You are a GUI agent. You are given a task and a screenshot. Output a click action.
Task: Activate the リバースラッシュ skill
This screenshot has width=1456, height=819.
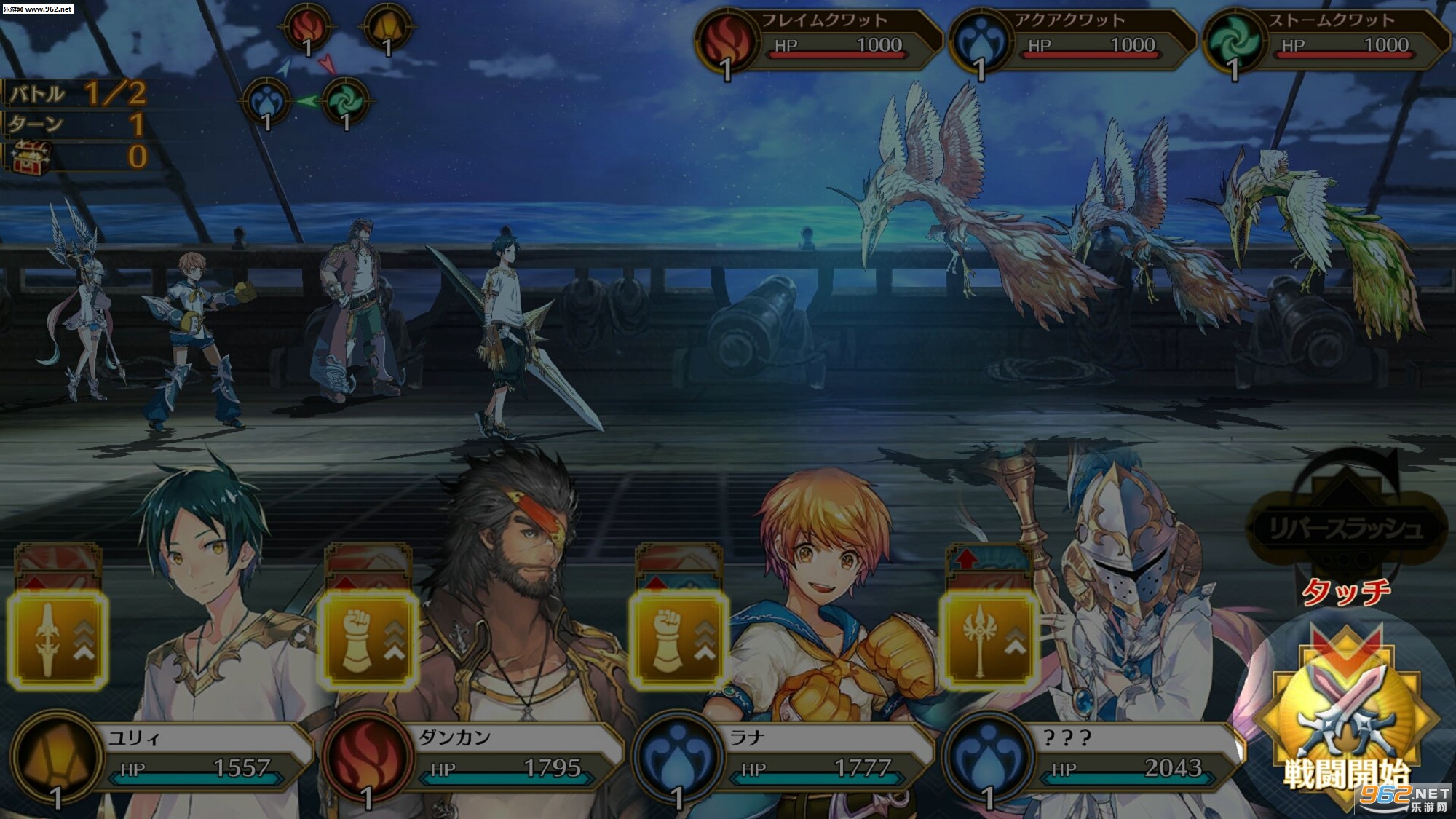click(x=1345, y=527)
